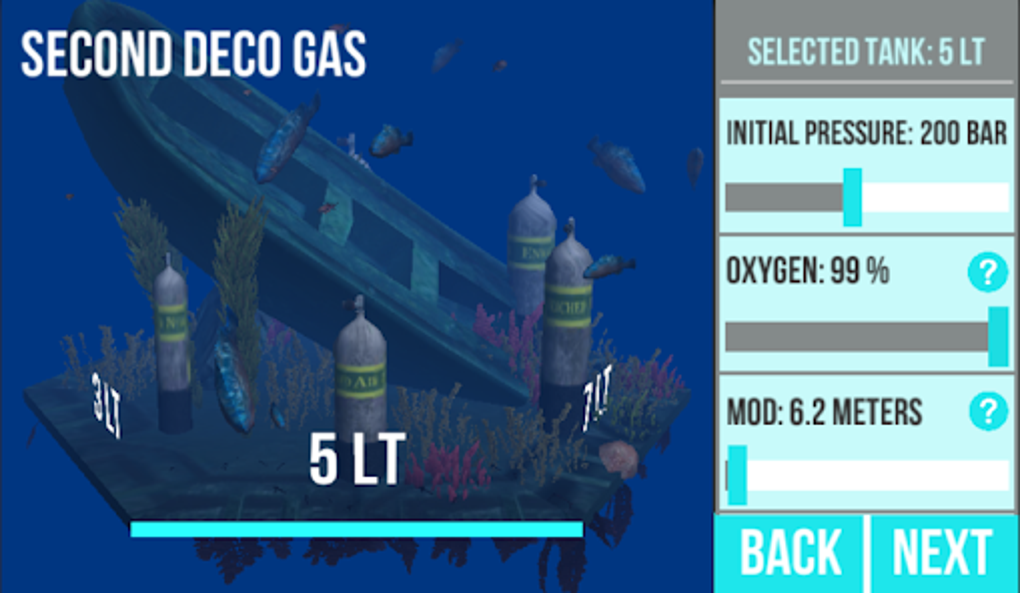Select the 7 LT tank

click(568, 320)
